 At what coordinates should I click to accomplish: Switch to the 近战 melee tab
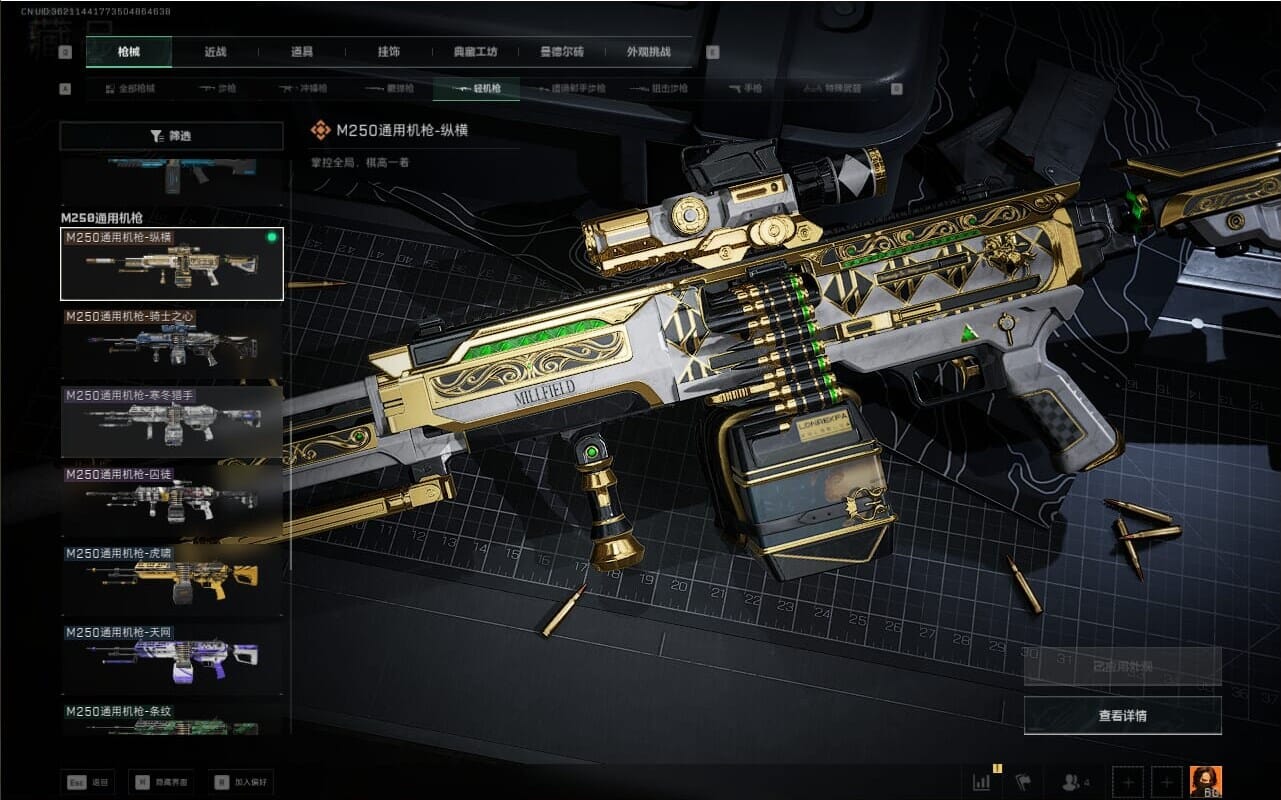click(x=215, y=52)
